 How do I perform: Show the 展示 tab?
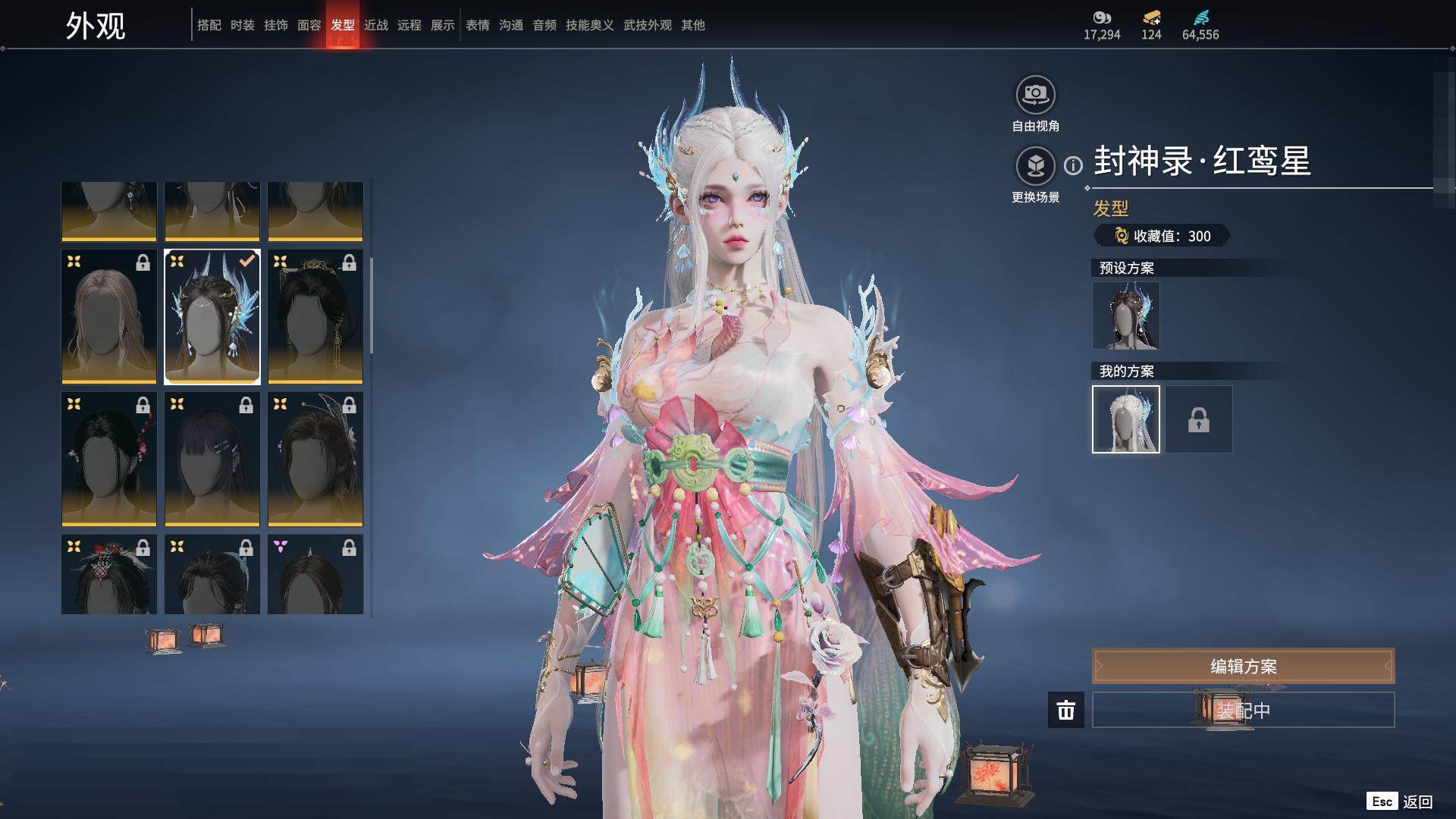(x=443, y=25)
